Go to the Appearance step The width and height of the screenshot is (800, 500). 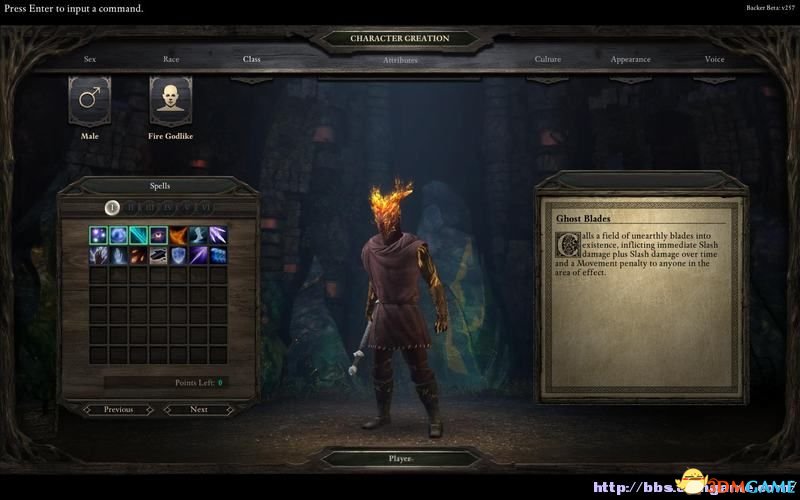[x=631, y=59]
